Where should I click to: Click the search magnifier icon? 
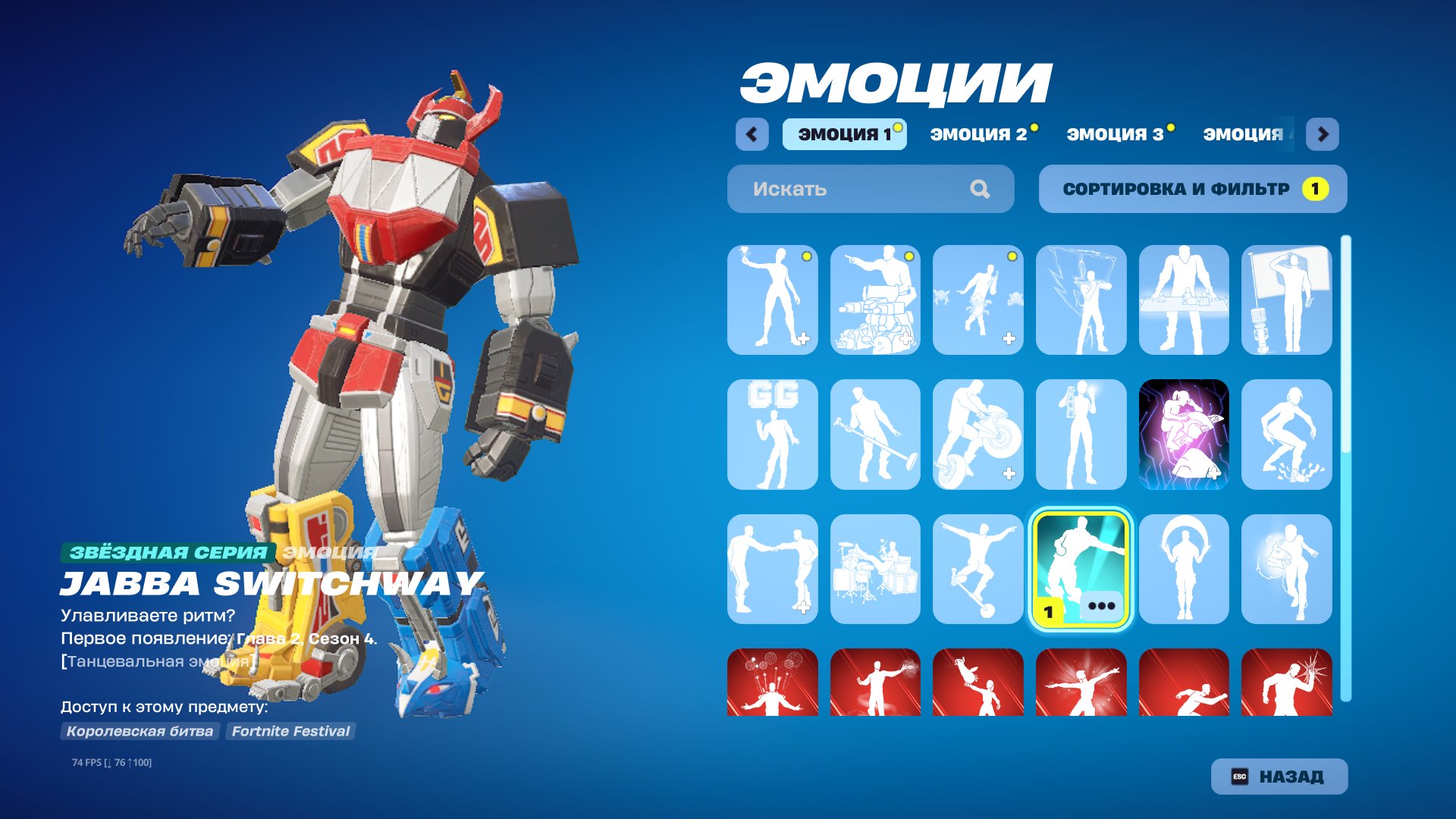click(982, 189)
